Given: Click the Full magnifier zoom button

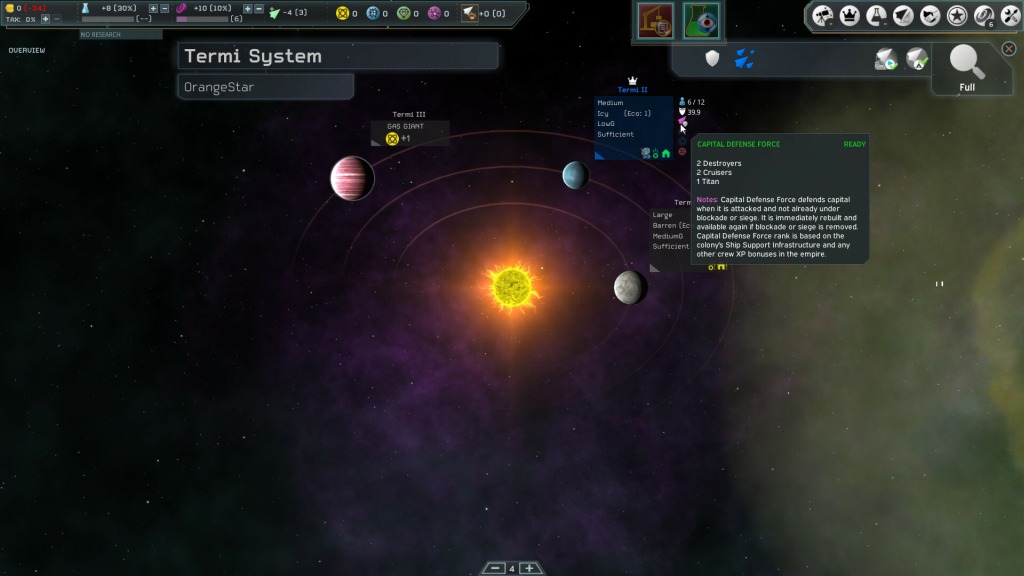Looking at the screenshot, I should (x=967, y=68).
